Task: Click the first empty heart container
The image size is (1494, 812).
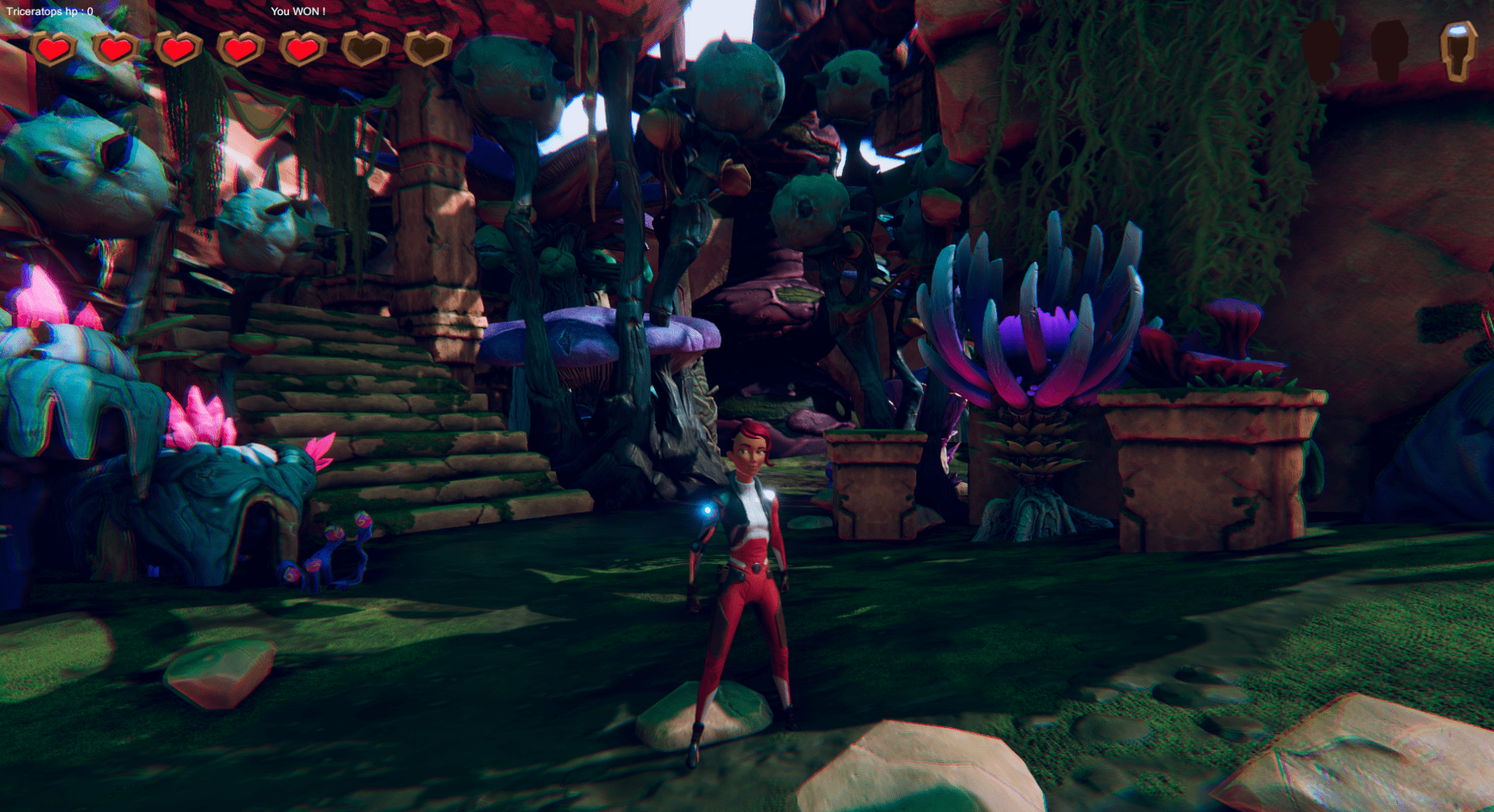Action: pyautogui.click(x=364, y=49)
